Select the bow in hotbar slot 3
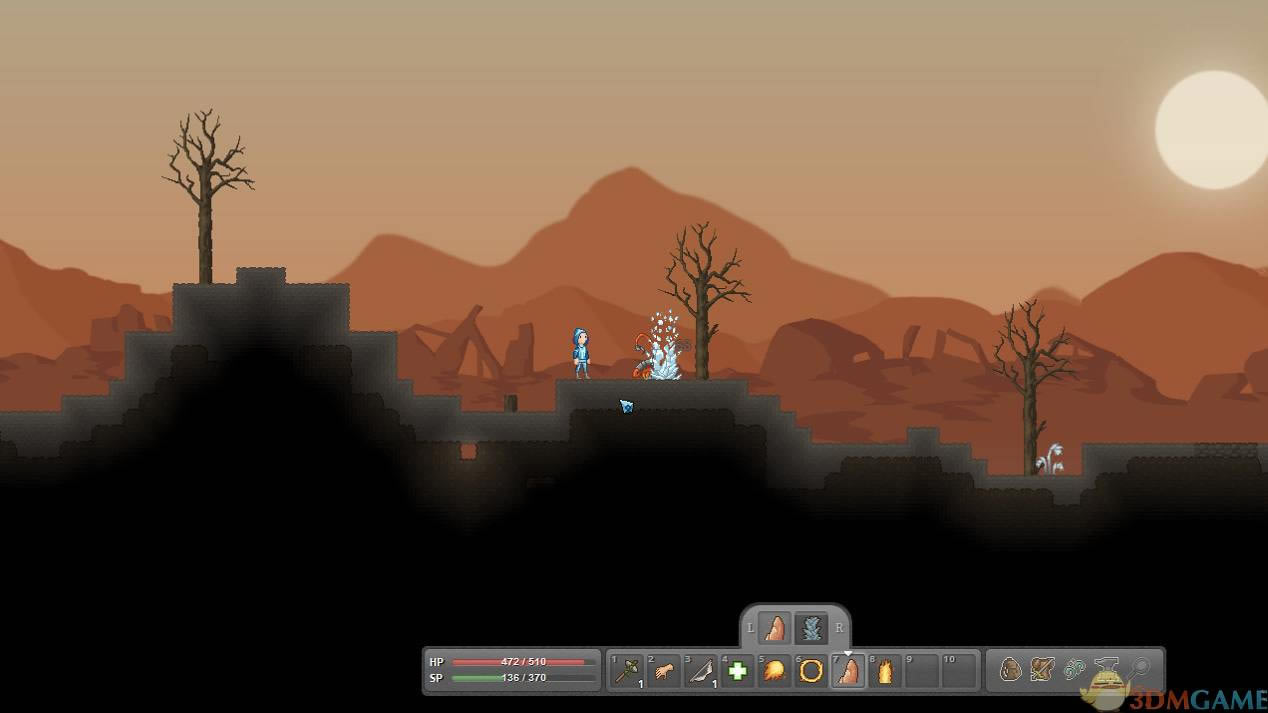Viewport: 1268px width, 713px height. coord(701,670)
